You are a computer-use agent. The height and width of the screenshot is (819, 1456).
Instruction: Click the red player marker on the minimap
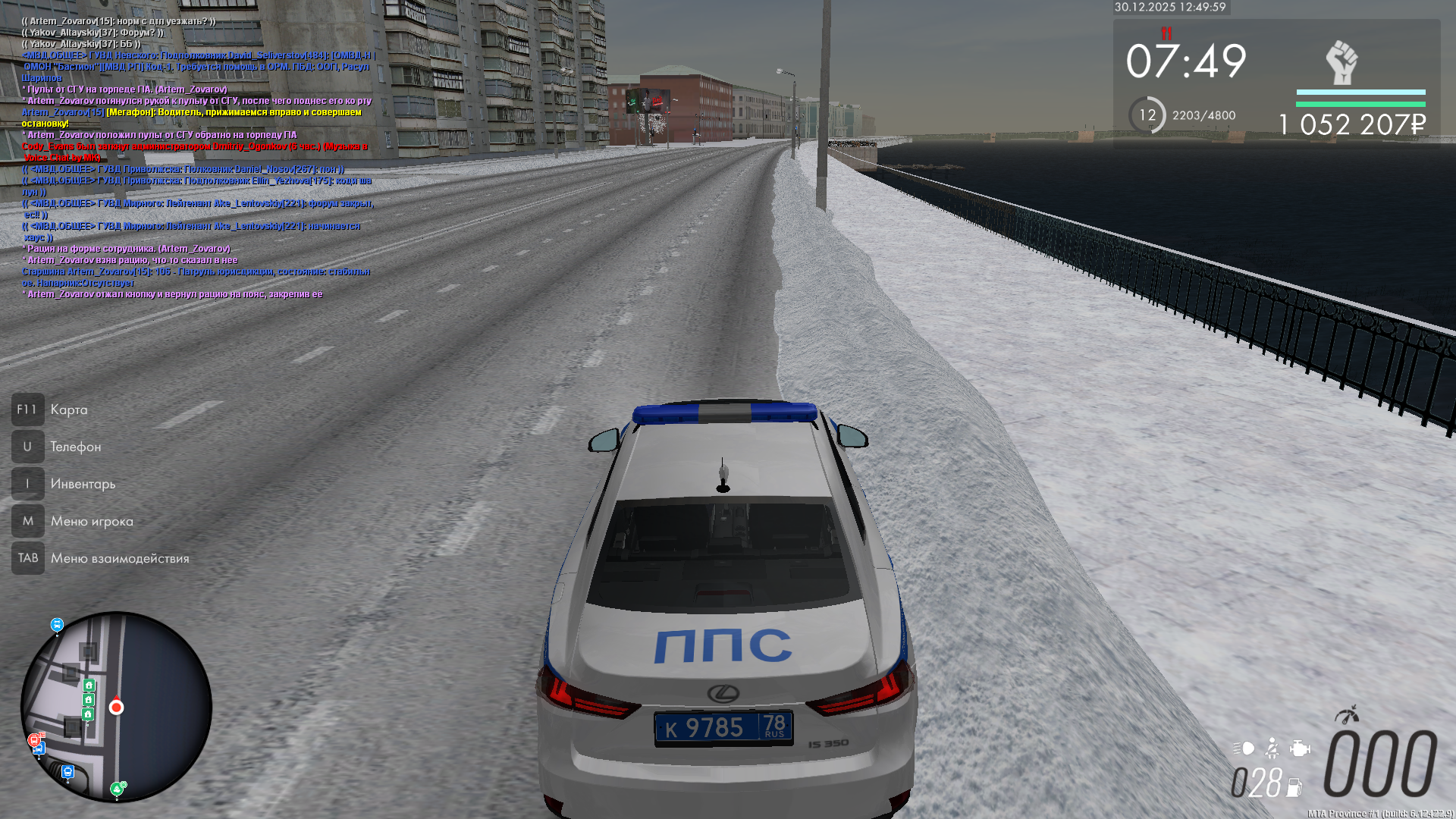116,708
